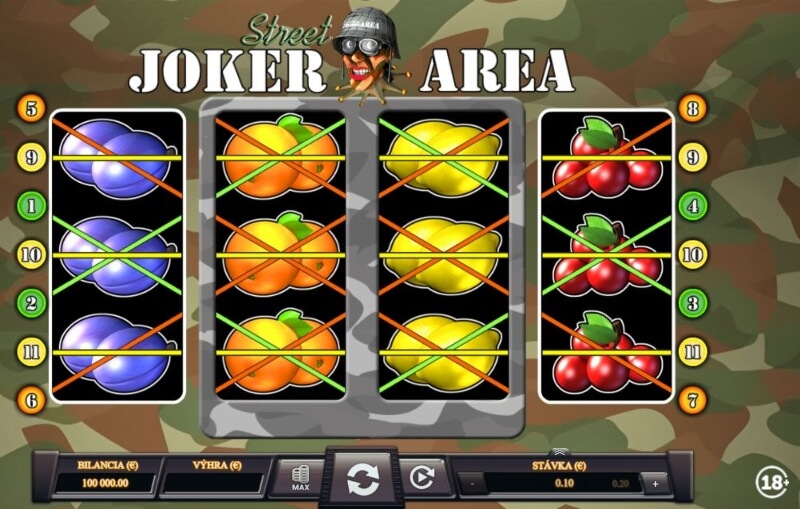
Task: Select payline number 5 marker
Action: point(32,107)
